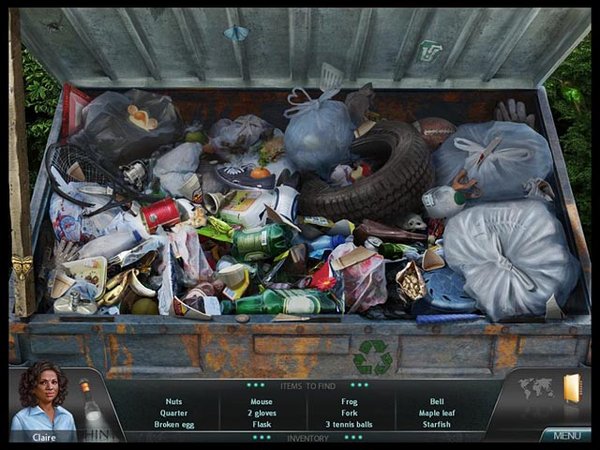The width and height of the screenshot is (600, 450).
Task: Open the world map icon
Action: (x=536, y=388)
